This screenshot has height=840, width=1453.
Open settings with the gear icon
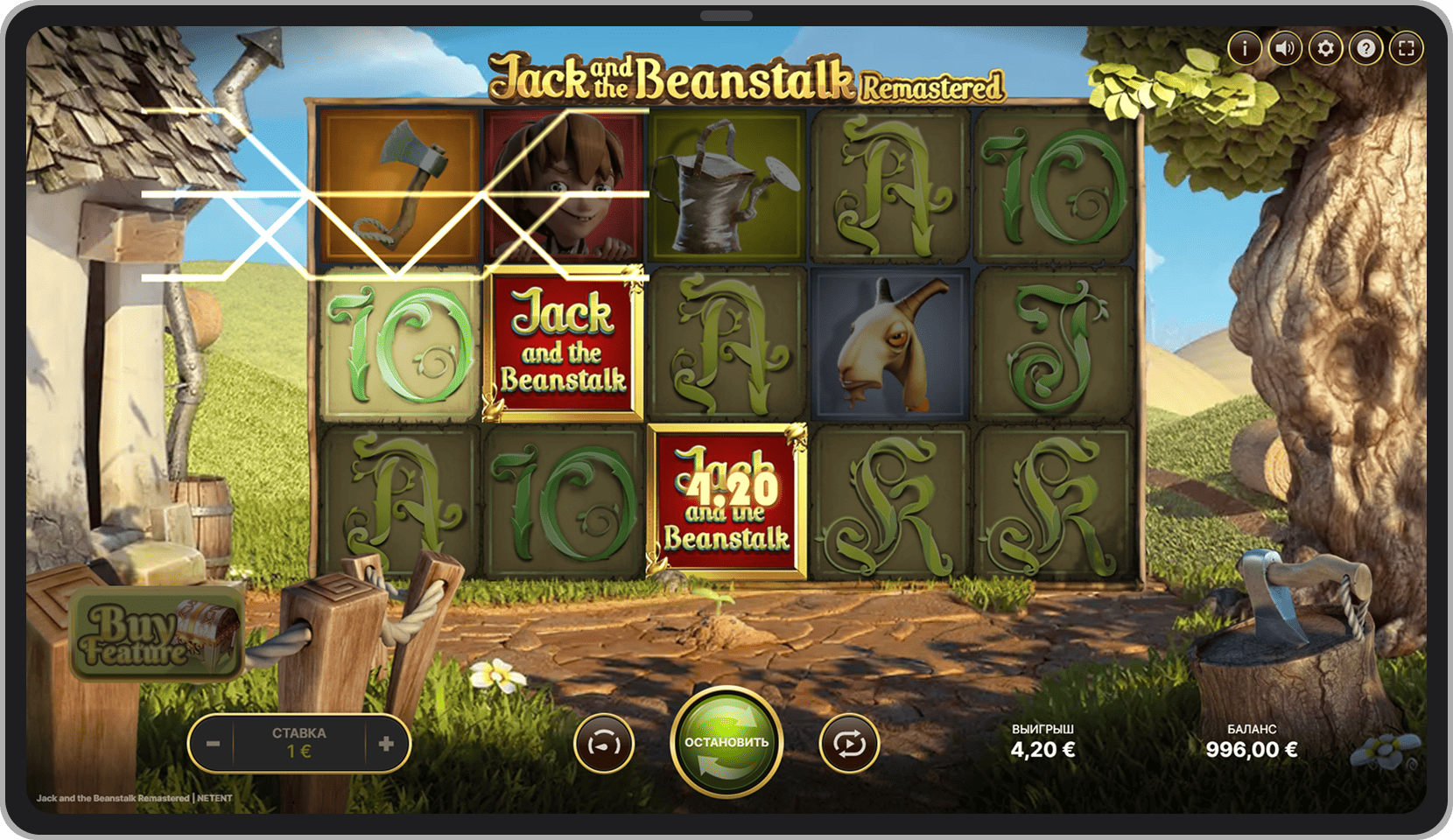coord(1325,48)
